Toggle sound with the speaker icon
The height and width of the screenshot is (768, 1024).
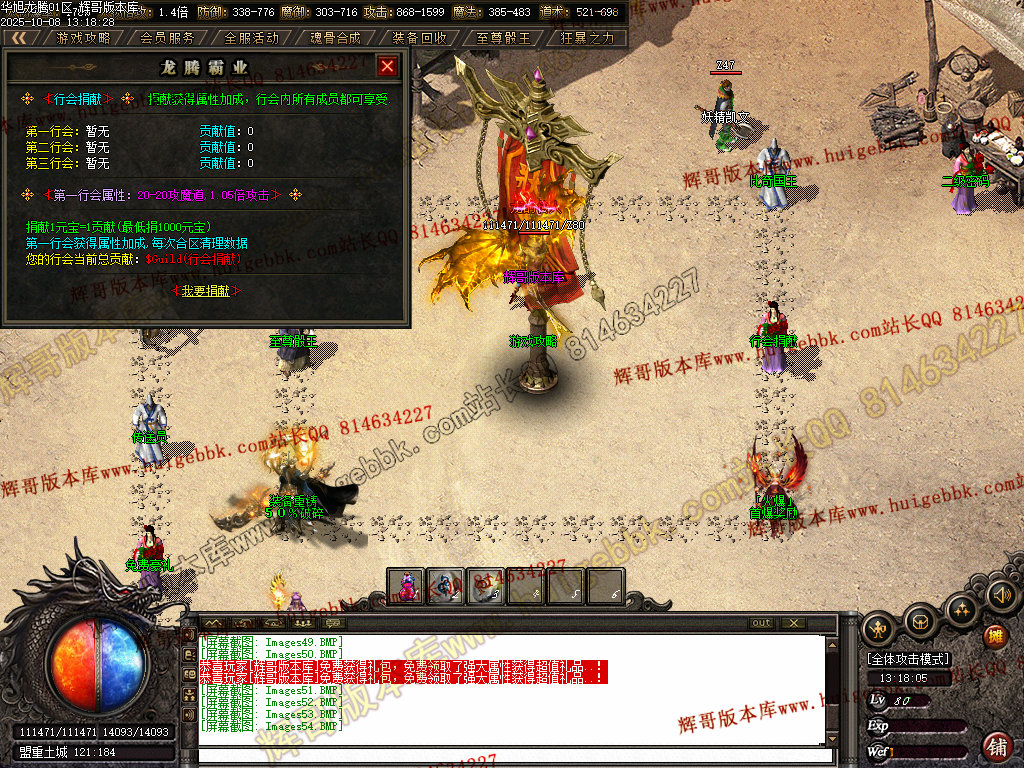1001,596
